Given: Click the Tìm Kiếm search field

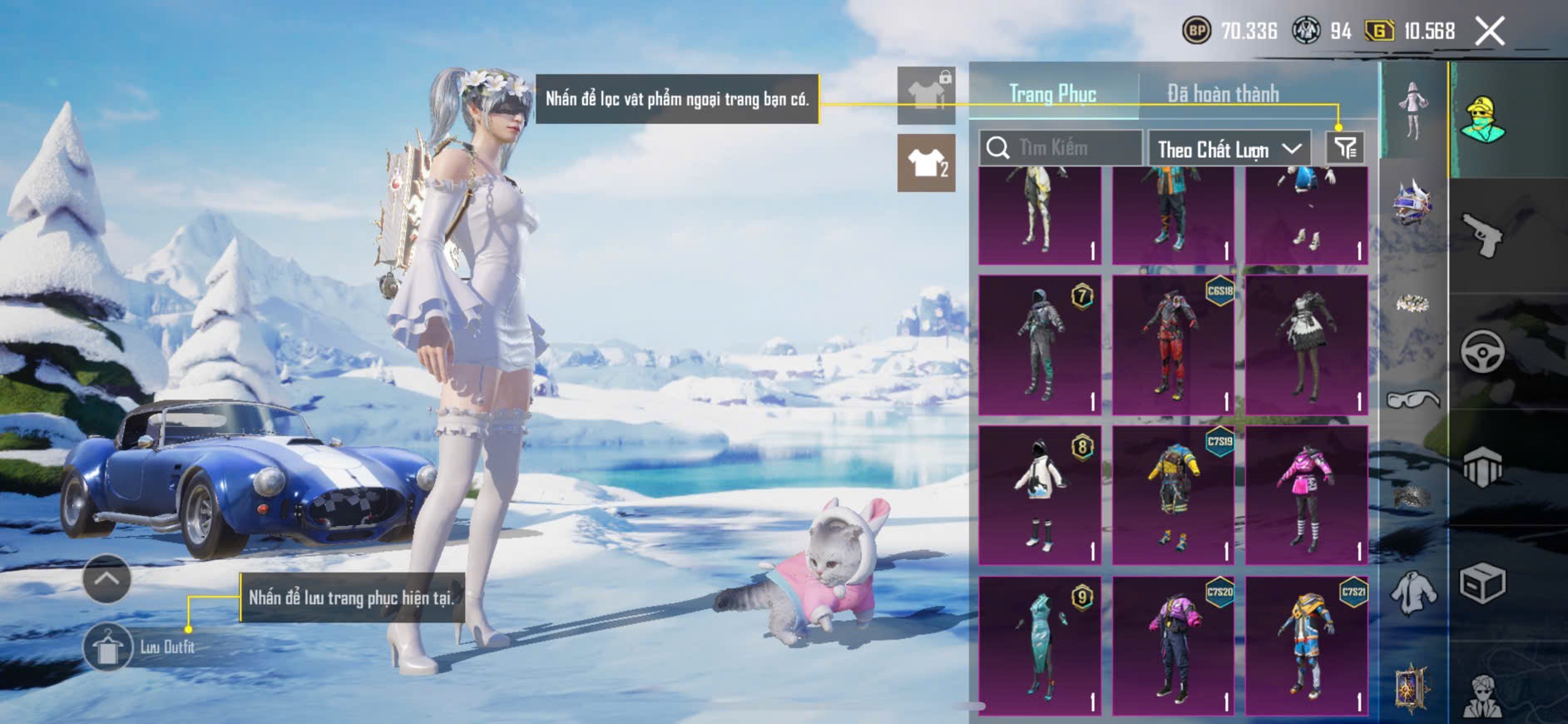Looking at the screenshot, I should (1061, 148).
